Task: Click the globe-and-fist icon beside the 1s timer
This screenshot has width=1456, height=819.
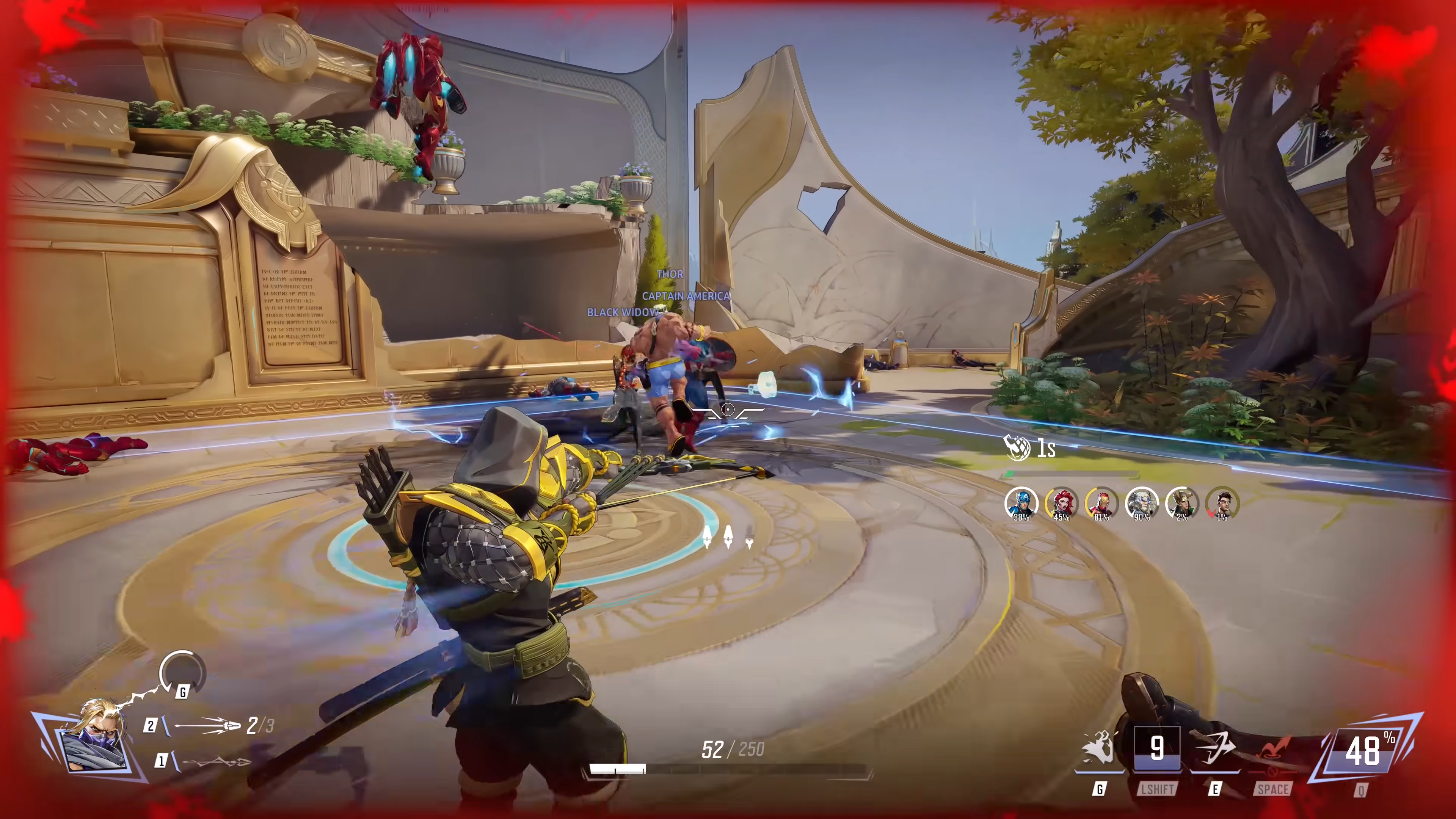Action: [1017, 448]
